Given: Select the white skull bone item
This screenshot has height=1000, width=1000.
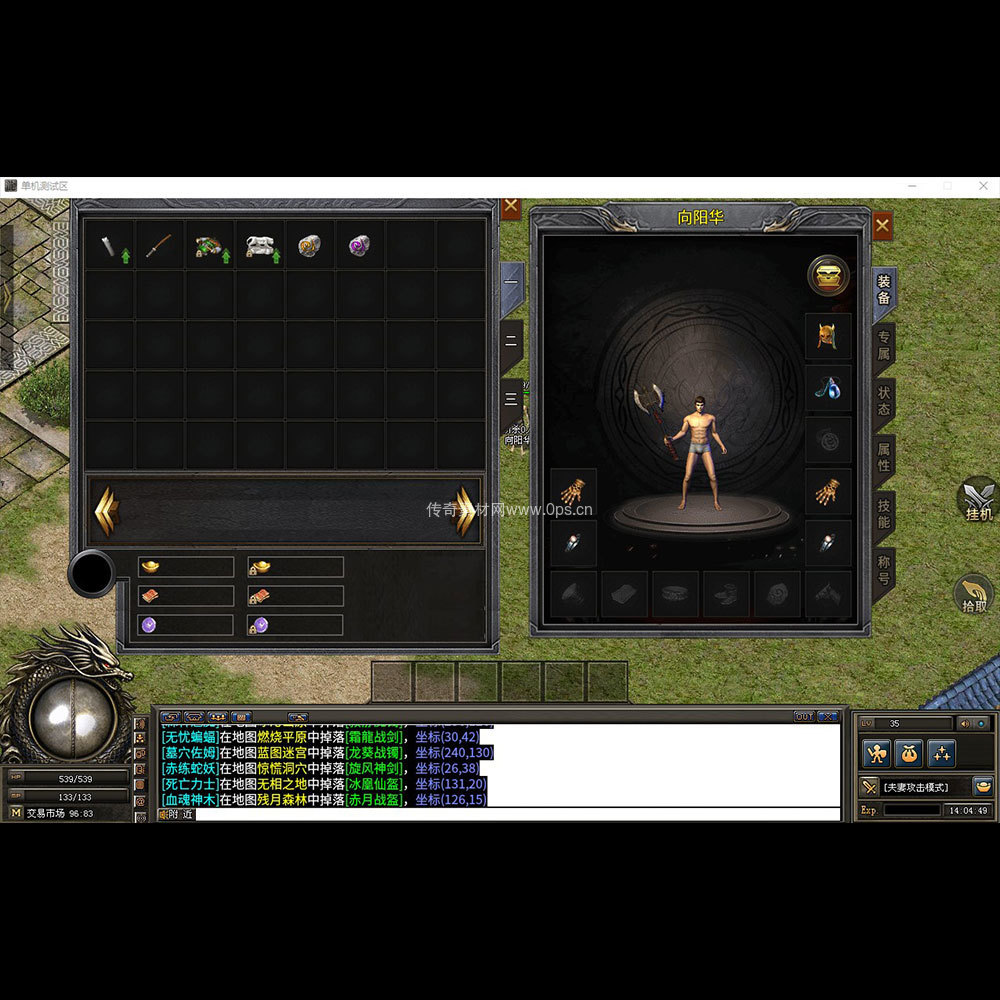Looking at the screenshot, I should pyautogui.click(x=260, y=245).
